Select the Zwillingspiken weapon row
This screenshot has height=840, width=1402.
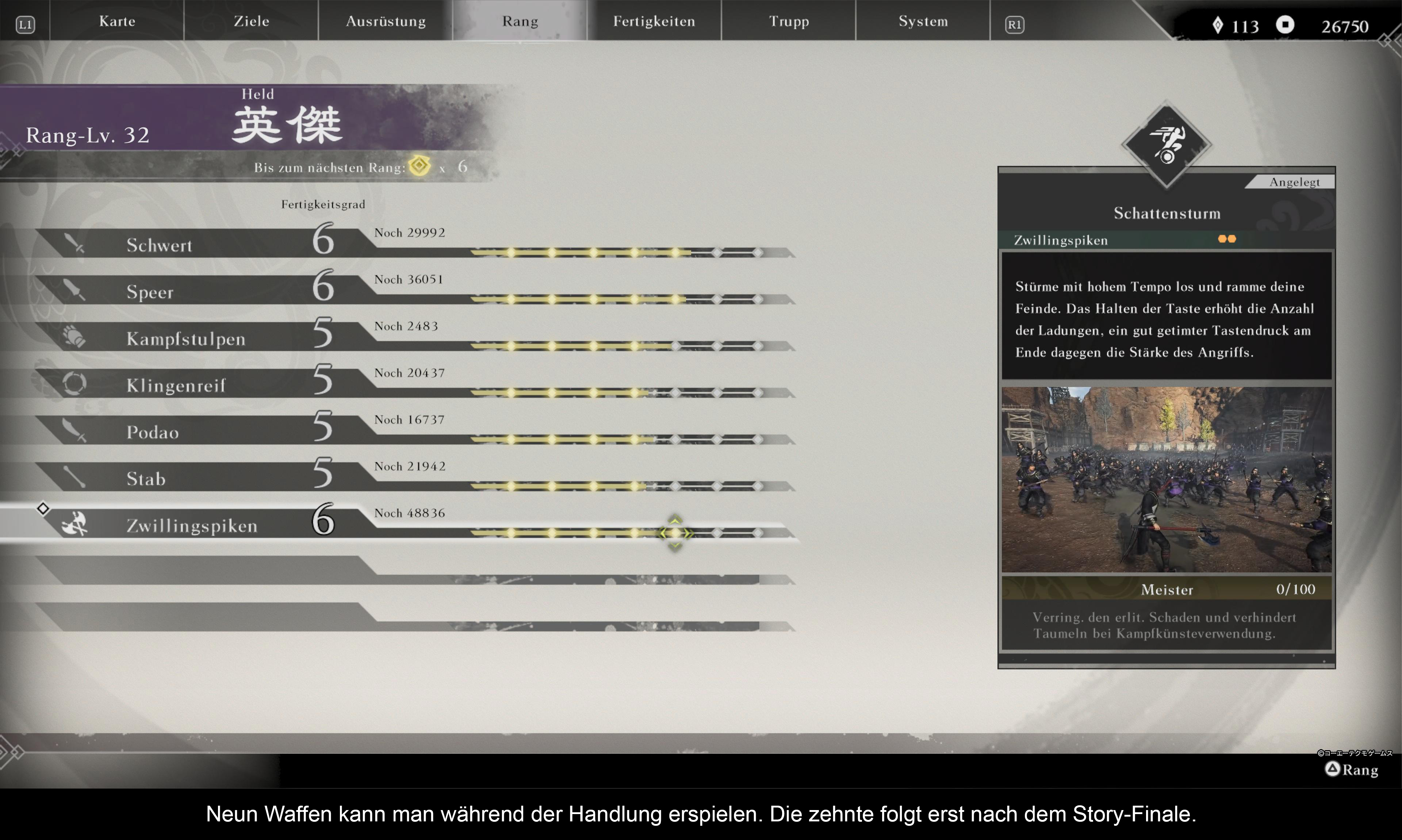click(x=192, y=525)
